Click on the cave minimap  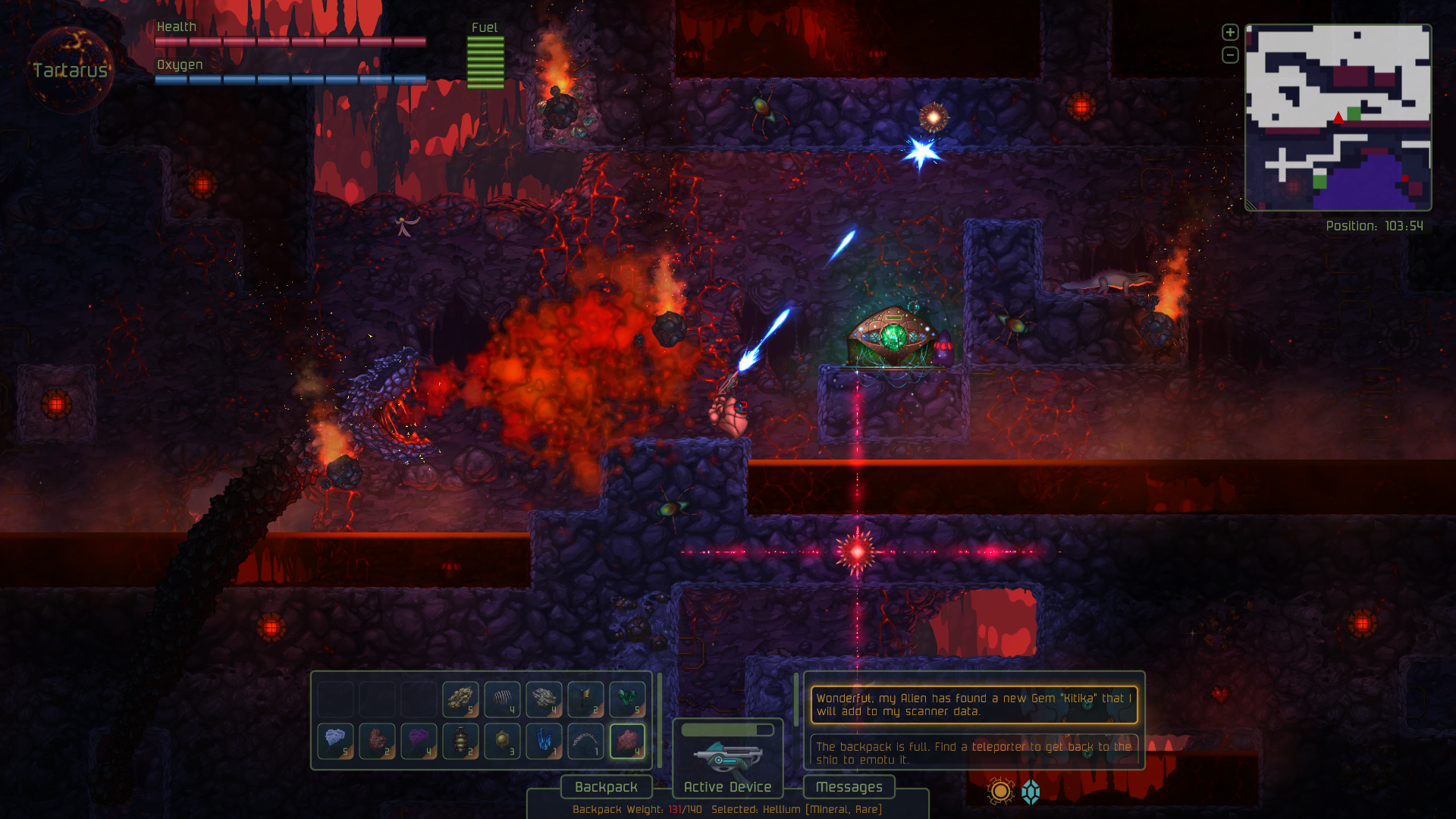tap(1338, 118)
